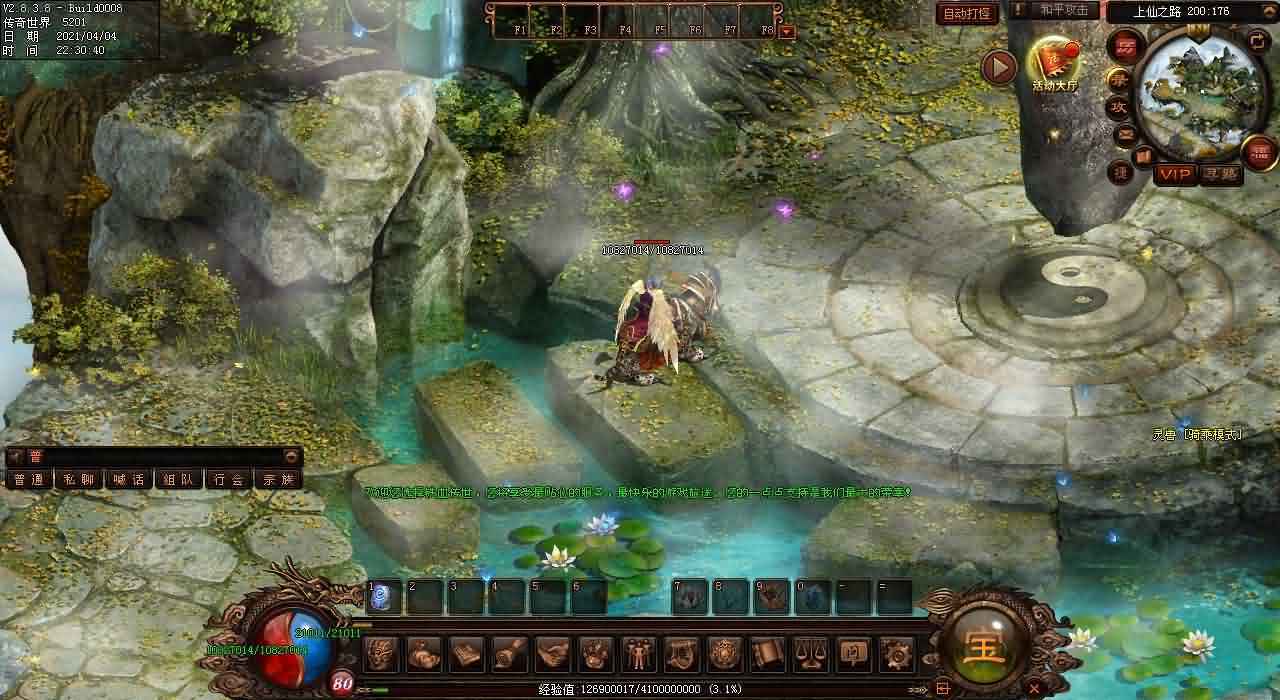Image resolution: width=1280 pixels, height=700 pixels.
Task: Switch to the 私聊 private chat tab
Action: click(x=78, y=479)
